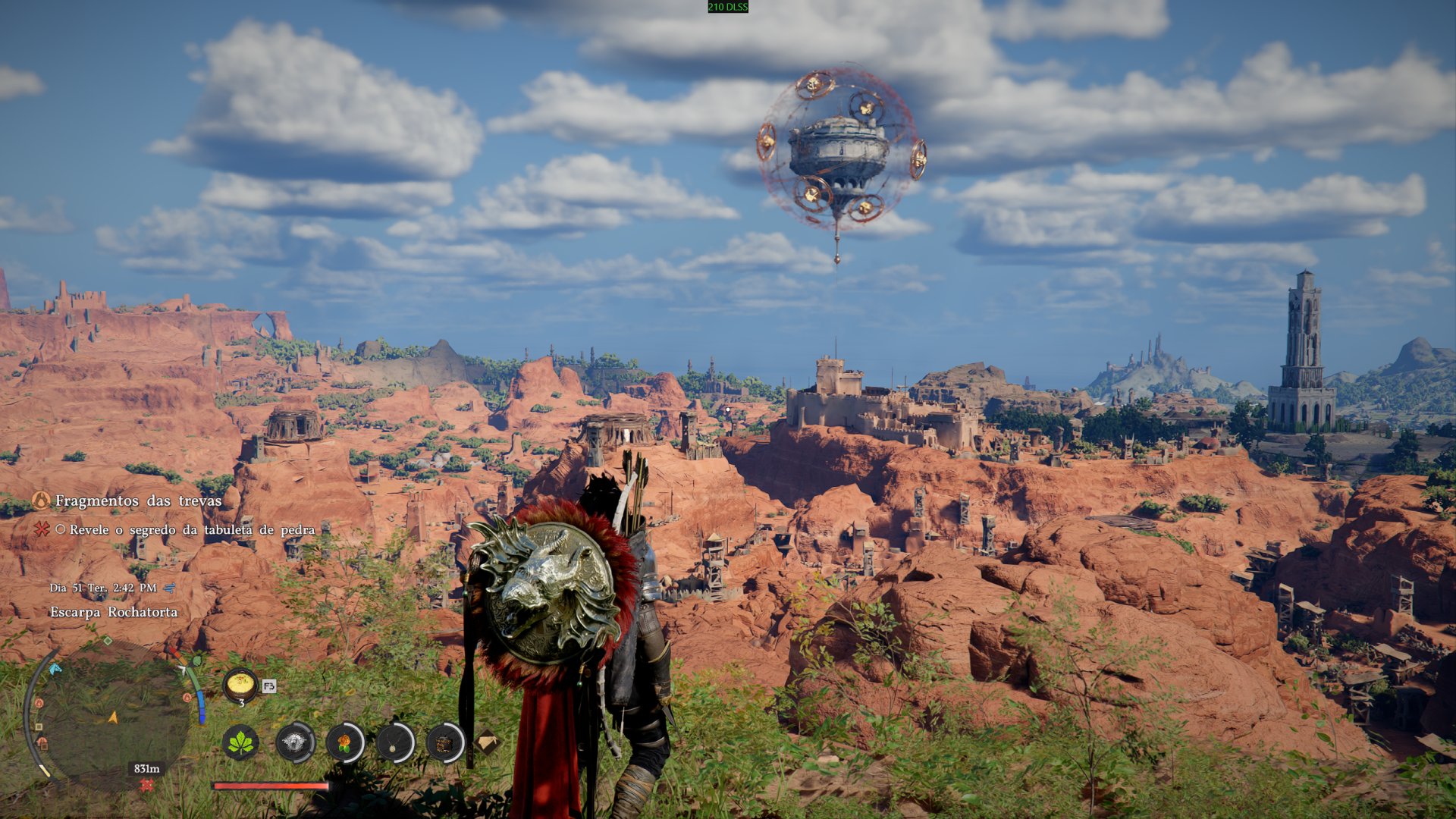Select the horse marker on the minimap
1456x819 pixels.
[x=54, y=671]
